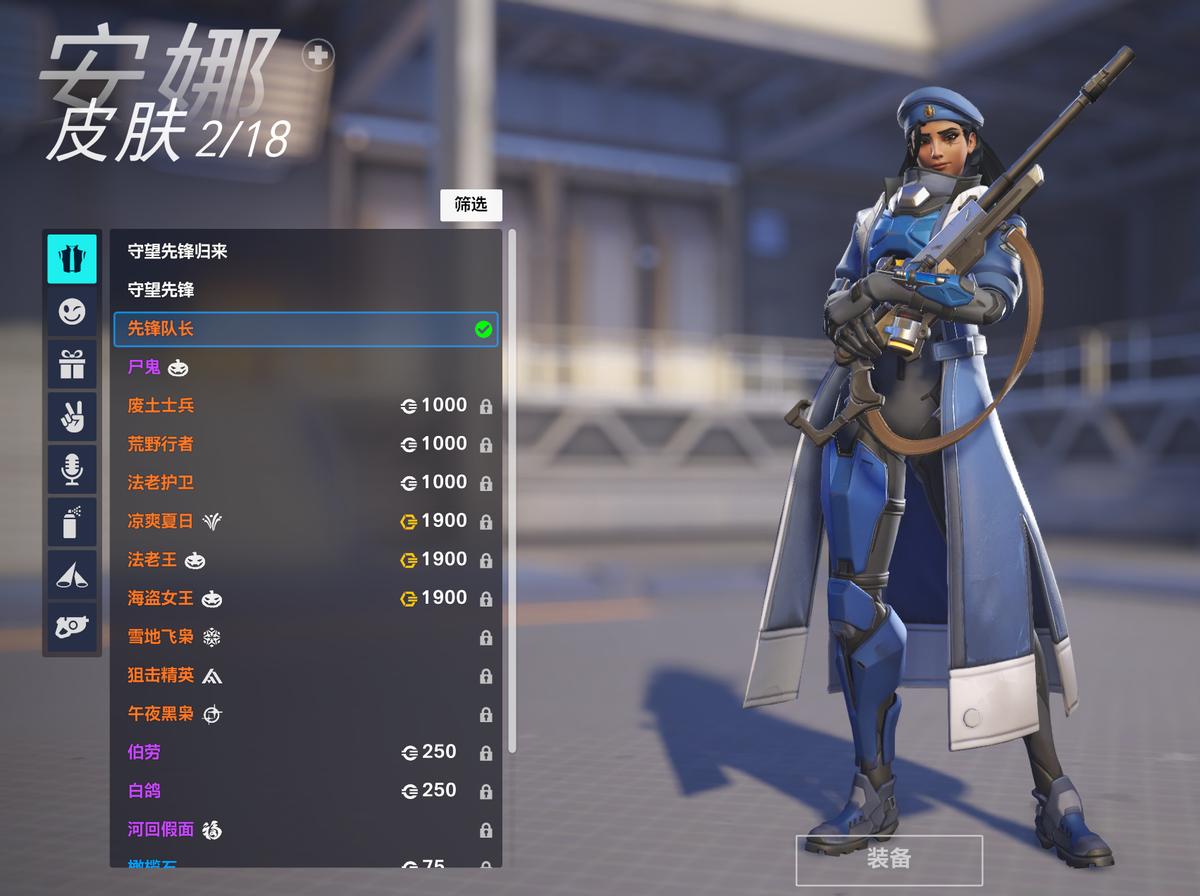
Task: Pick the 尸鬼 skin
Action: (x=144, y=367)
